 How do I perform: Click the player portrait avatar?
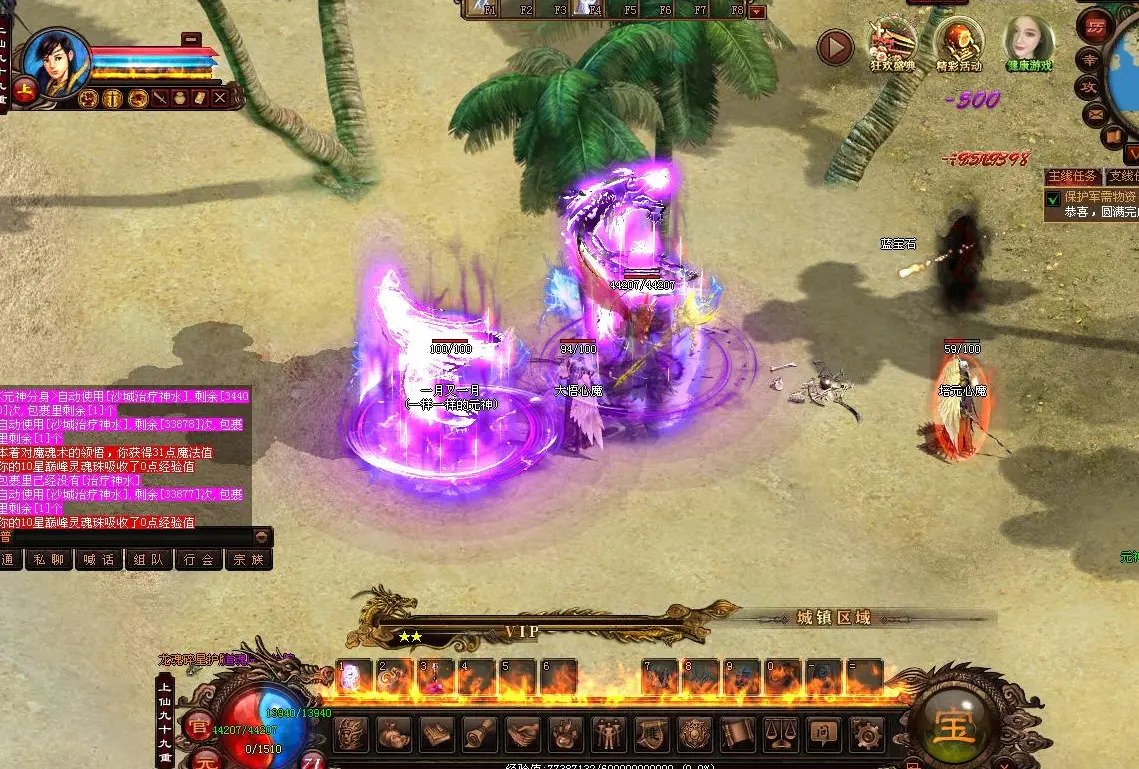(x=55, y=62)
